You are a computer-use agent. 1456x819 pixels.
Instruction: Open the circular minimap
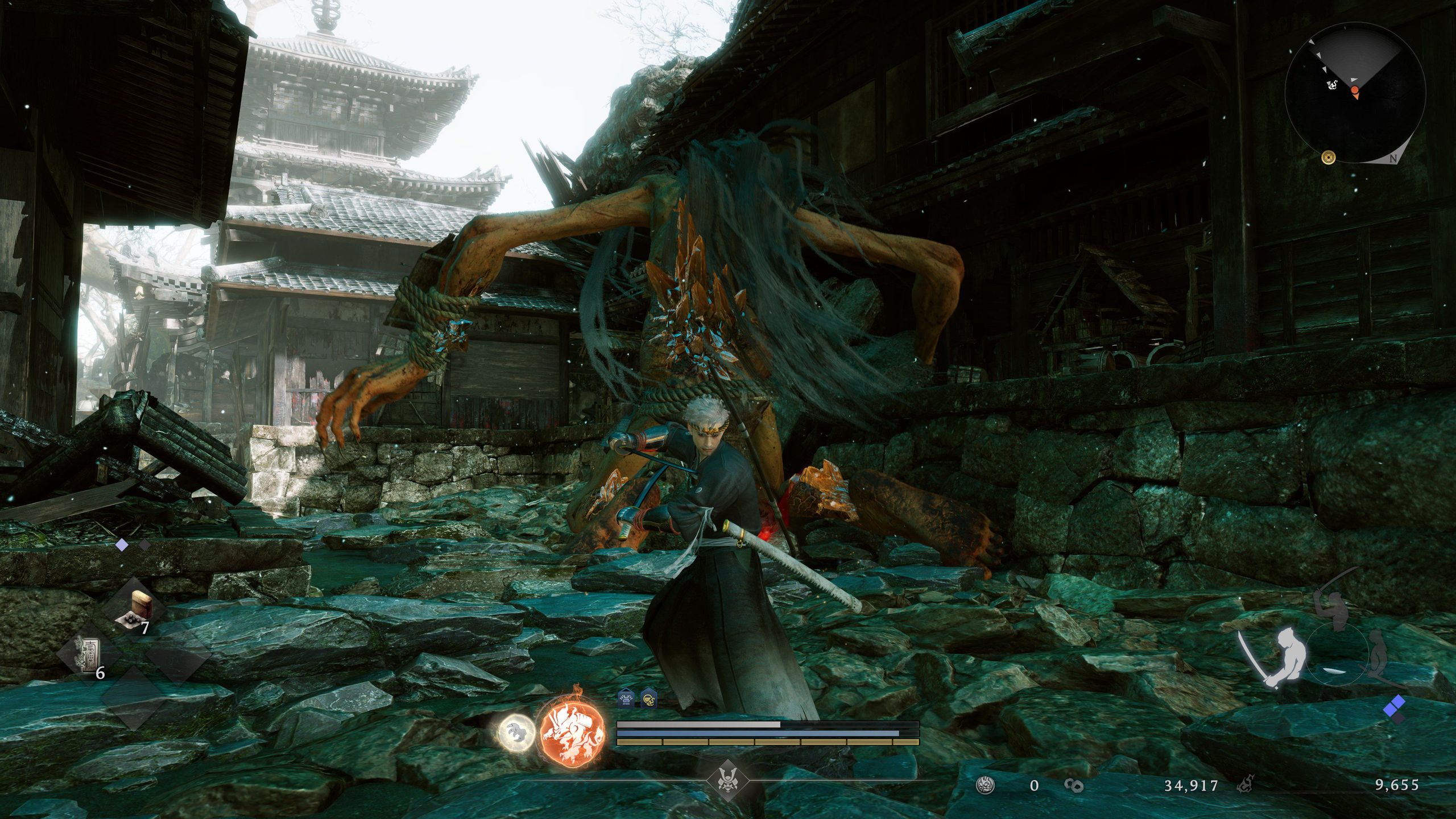pos(1354,92)
